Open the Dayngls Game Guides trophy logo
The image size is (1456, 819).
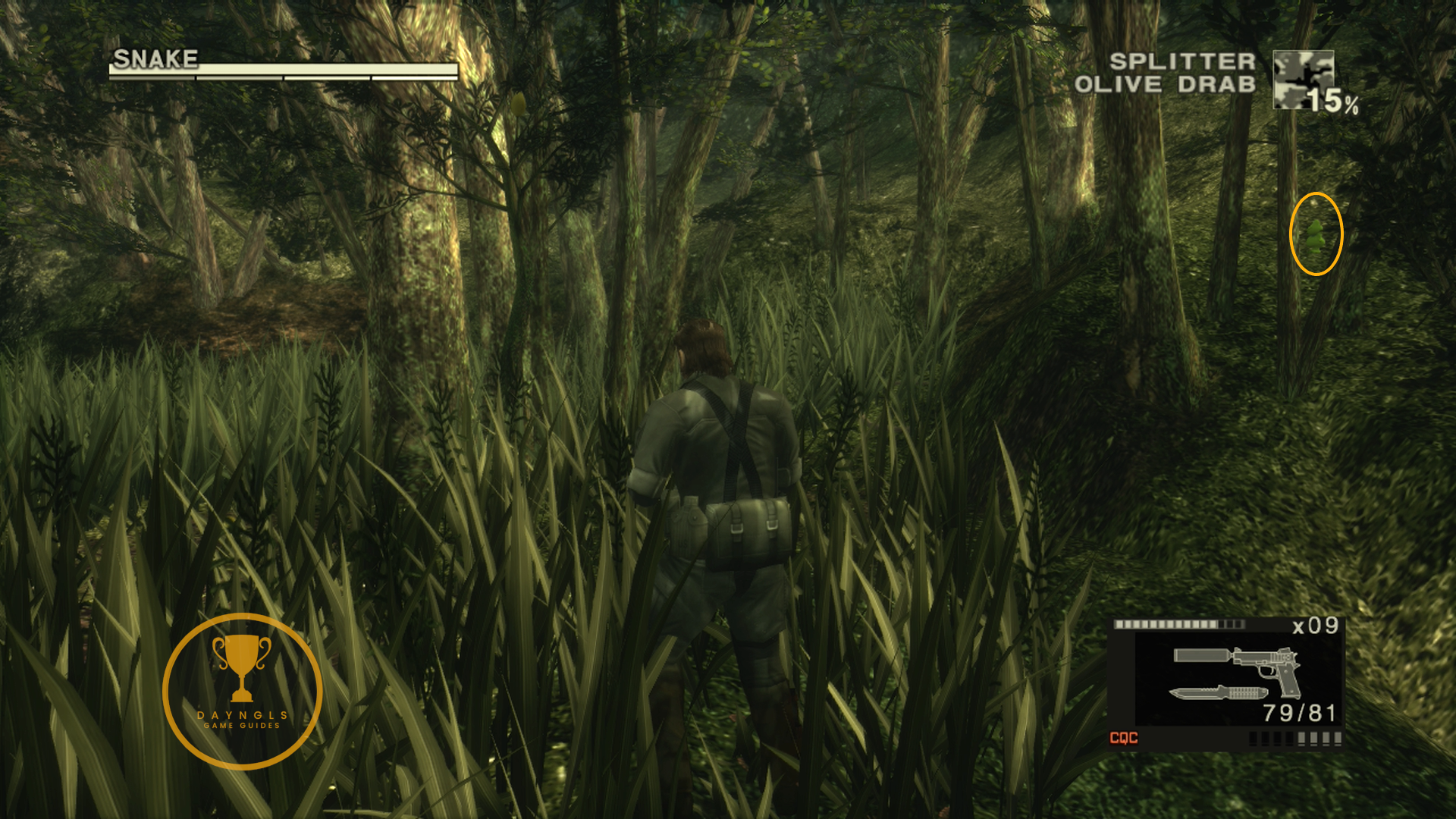coord(243,691)
